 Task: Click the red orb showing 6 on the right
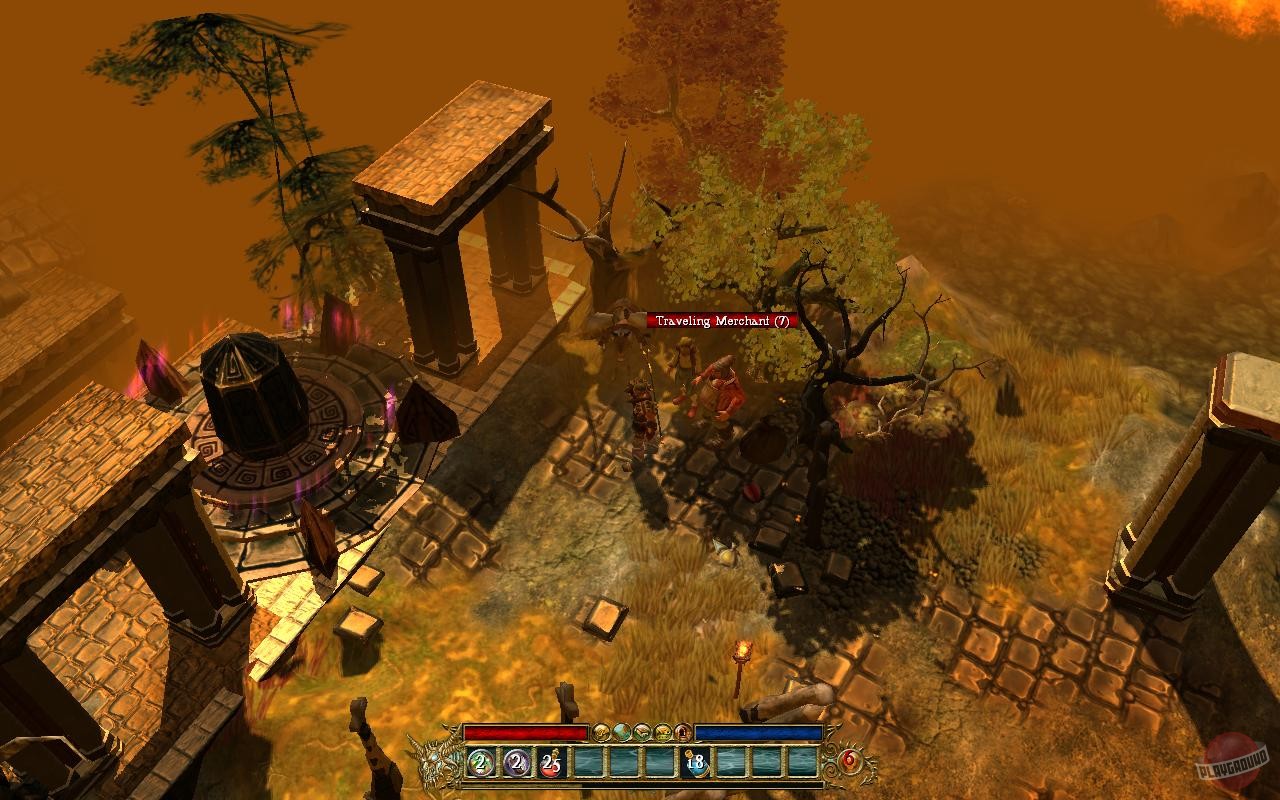tap(848, 760)
